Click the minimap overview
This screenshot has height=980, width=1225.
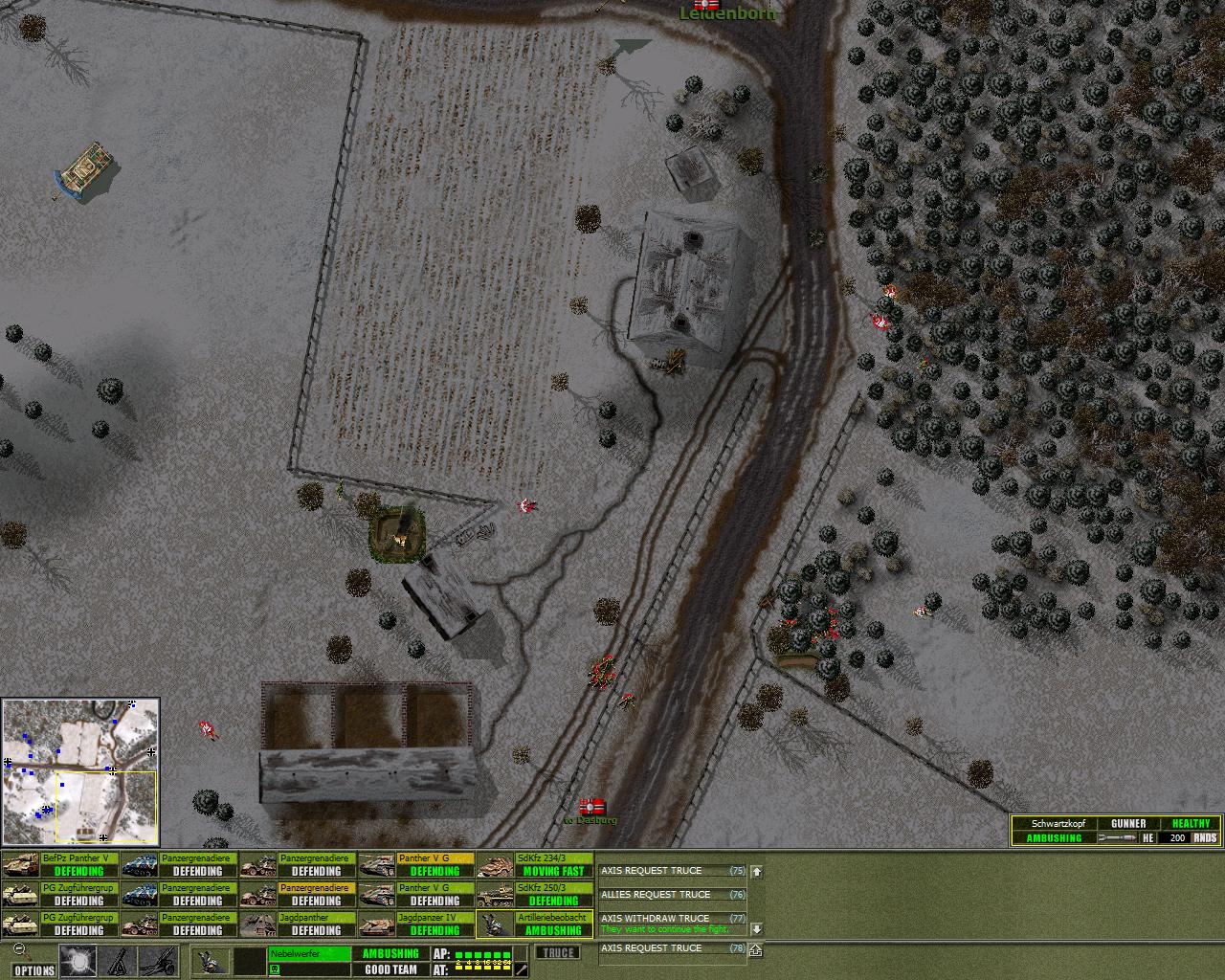click(80, 771)
